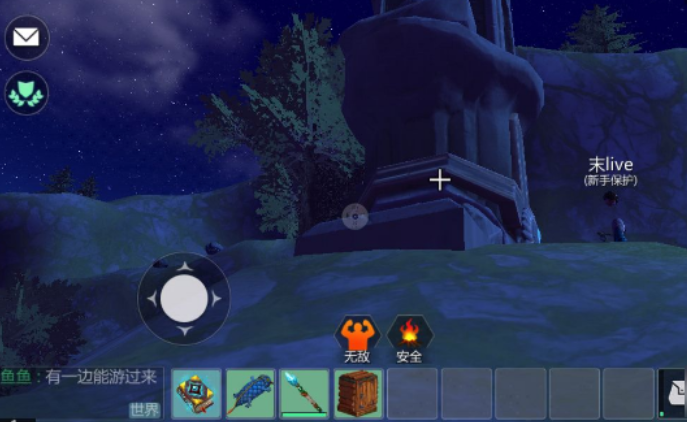Equip the crystal-tipped staff in the hotbar
The height and width of the screenshot is (422, 687).
(x=304, y=393)
